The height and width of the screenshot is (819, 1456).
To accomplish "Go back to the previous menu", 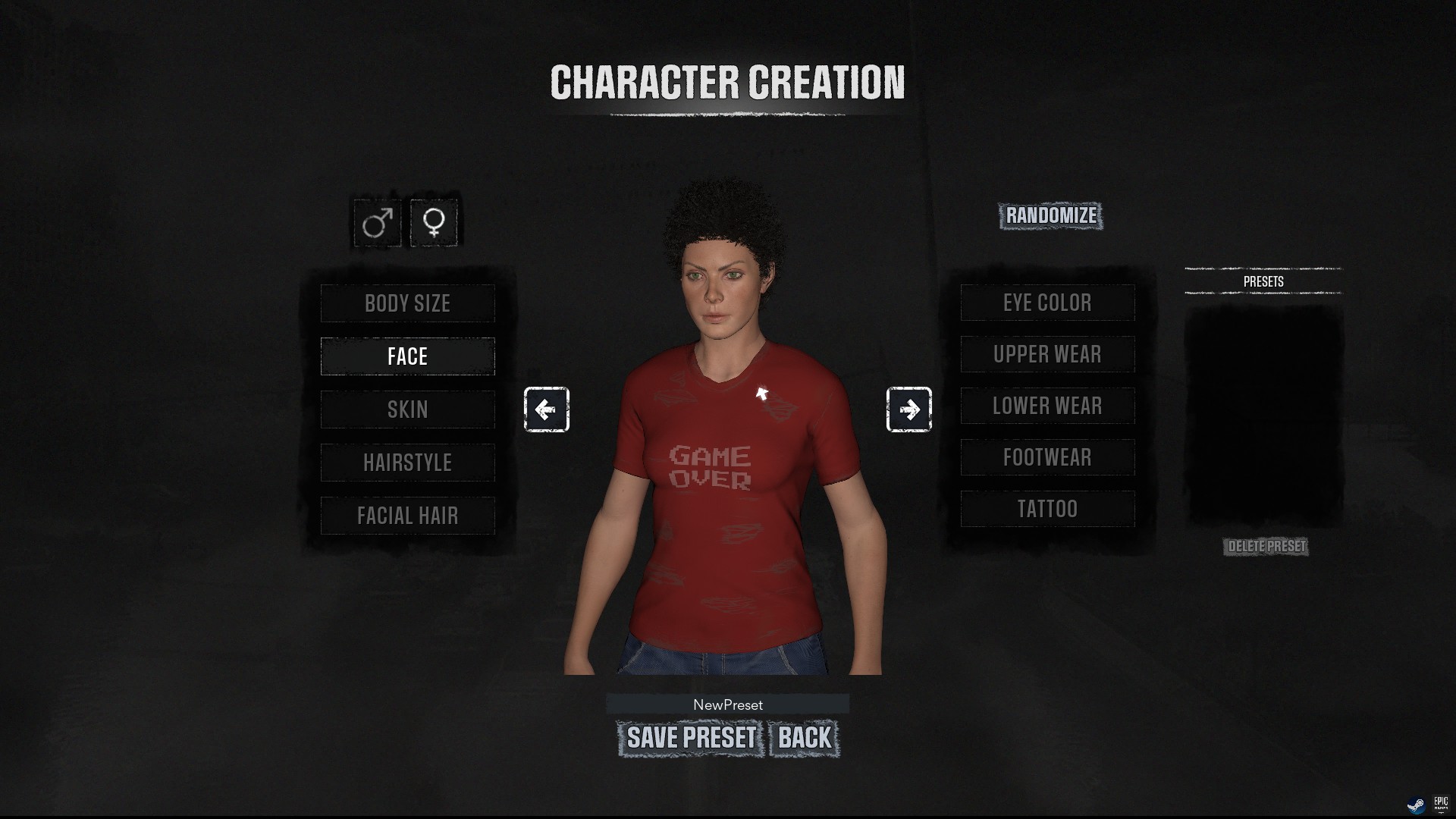I will click(804, 738).
